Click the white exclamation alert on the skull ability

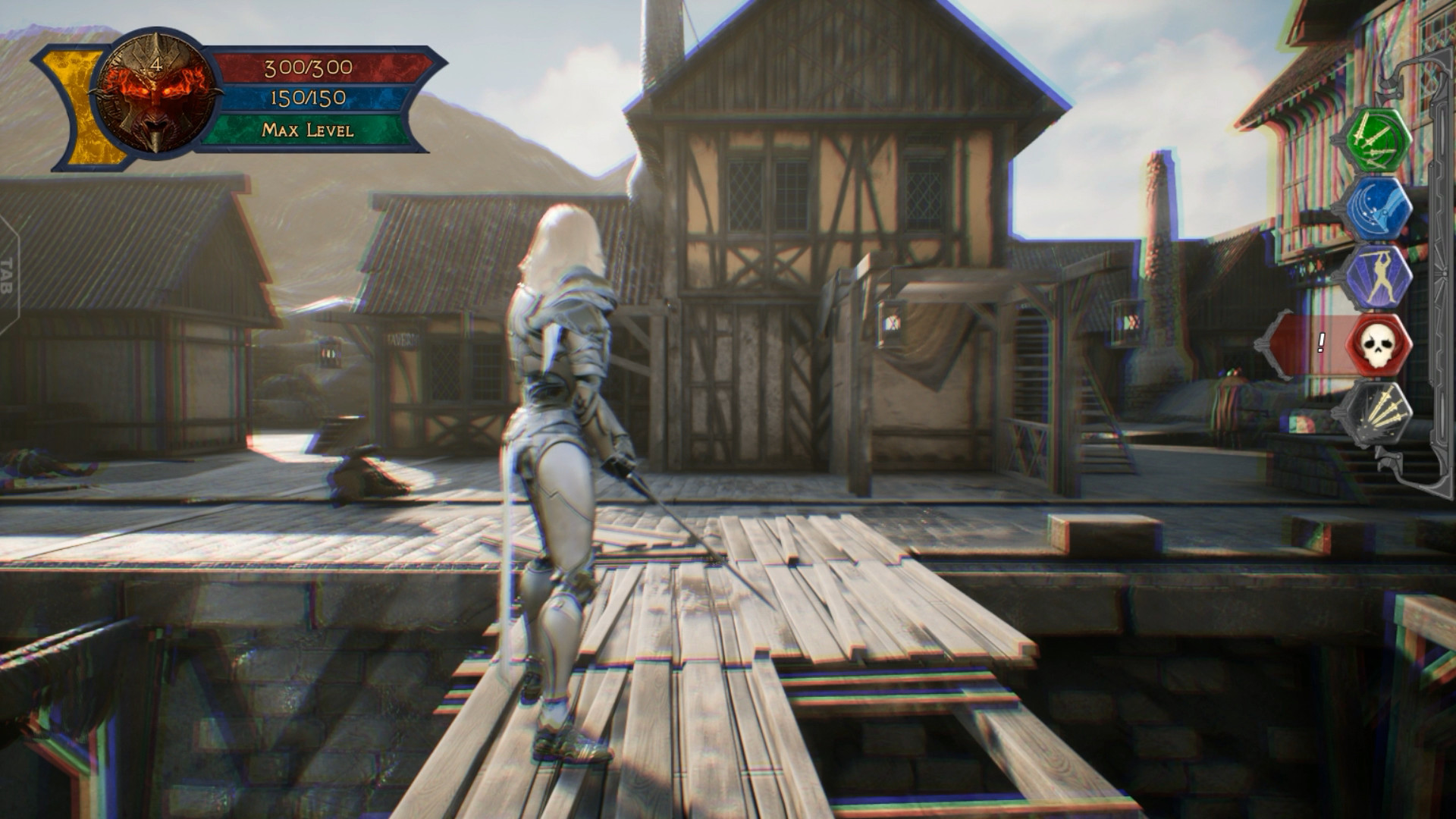point(1319,344)
